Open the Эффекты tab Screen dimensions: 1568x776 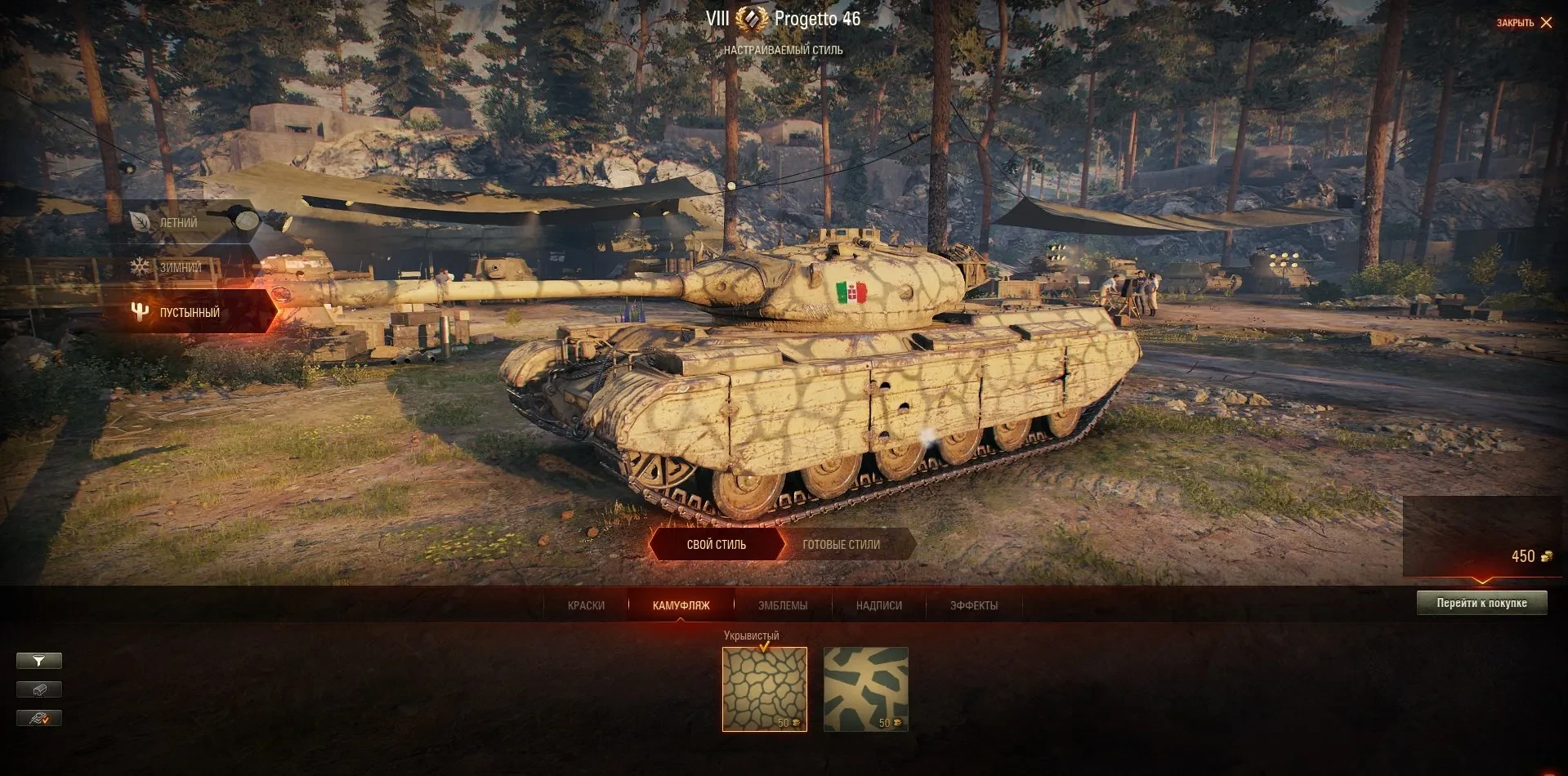(973, 605)
